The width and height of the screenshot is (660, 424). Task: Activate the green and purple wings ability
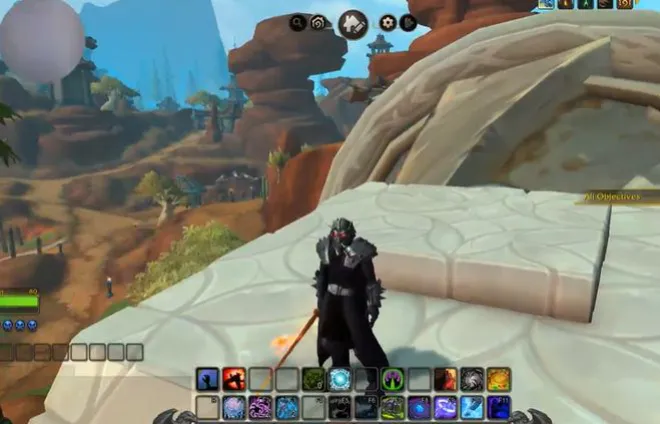393,379
